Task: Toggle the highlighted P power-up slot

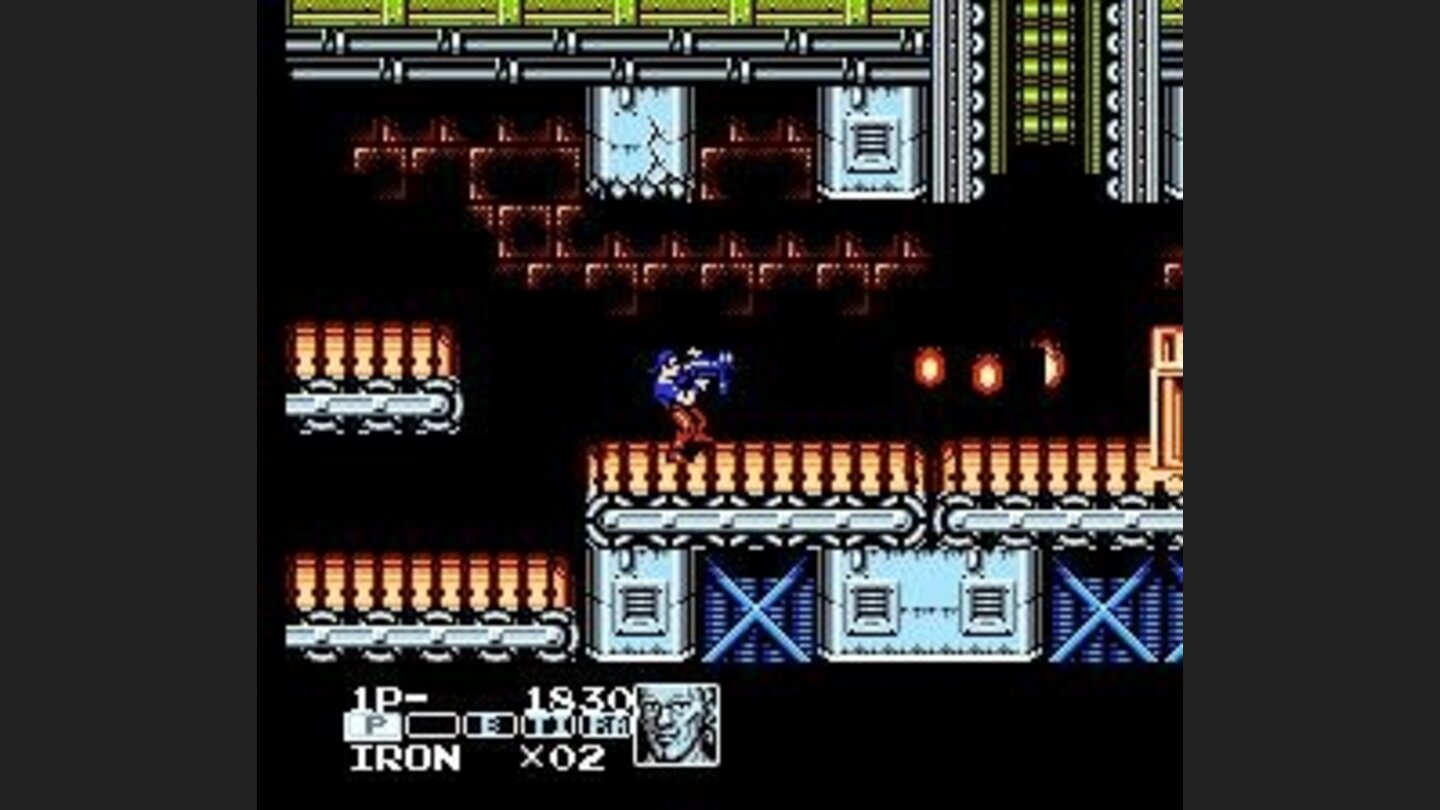Action: click(371, 725)
